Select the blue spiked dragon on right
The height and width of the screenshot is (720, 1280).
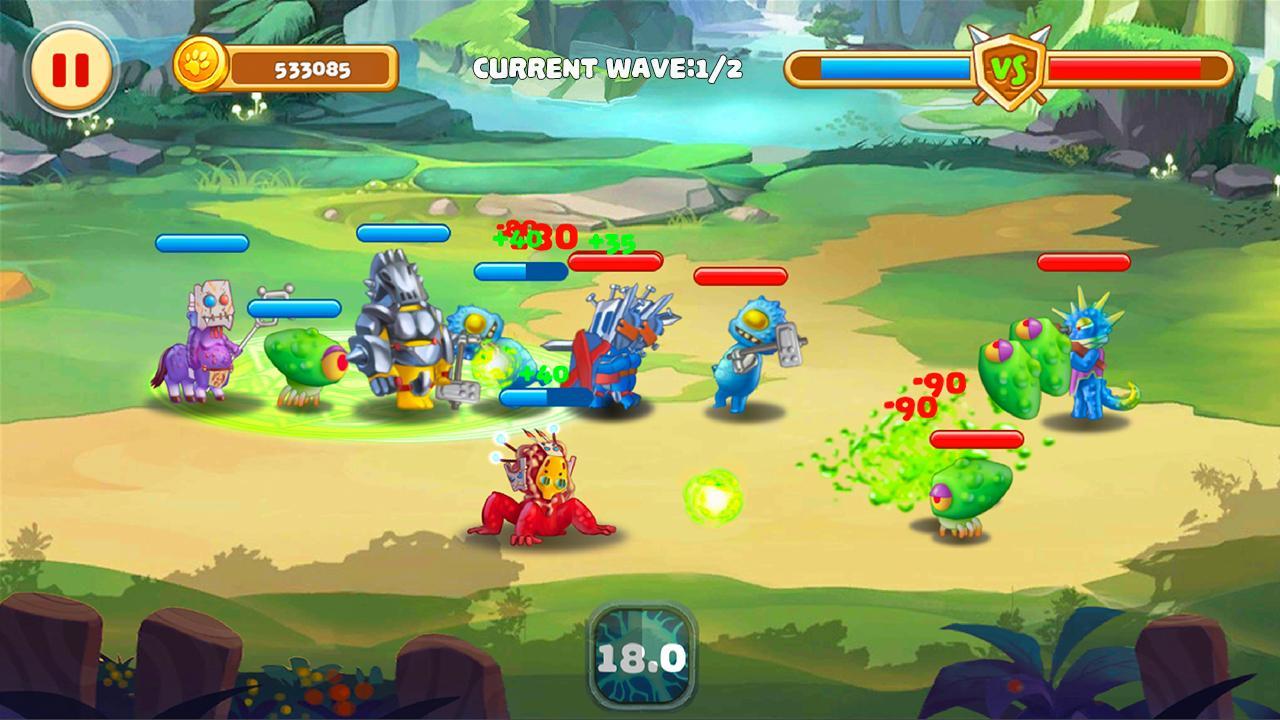(1090, 360)
